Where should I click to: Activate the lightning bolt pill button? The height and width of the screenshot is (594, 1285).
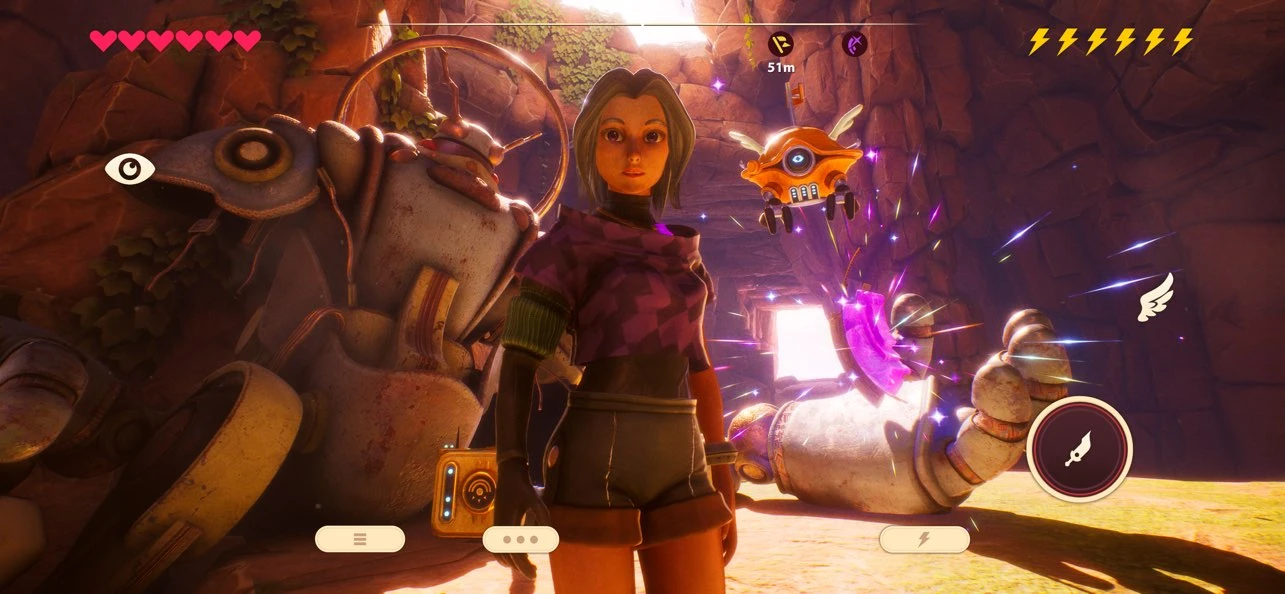(x=924, y=539)
